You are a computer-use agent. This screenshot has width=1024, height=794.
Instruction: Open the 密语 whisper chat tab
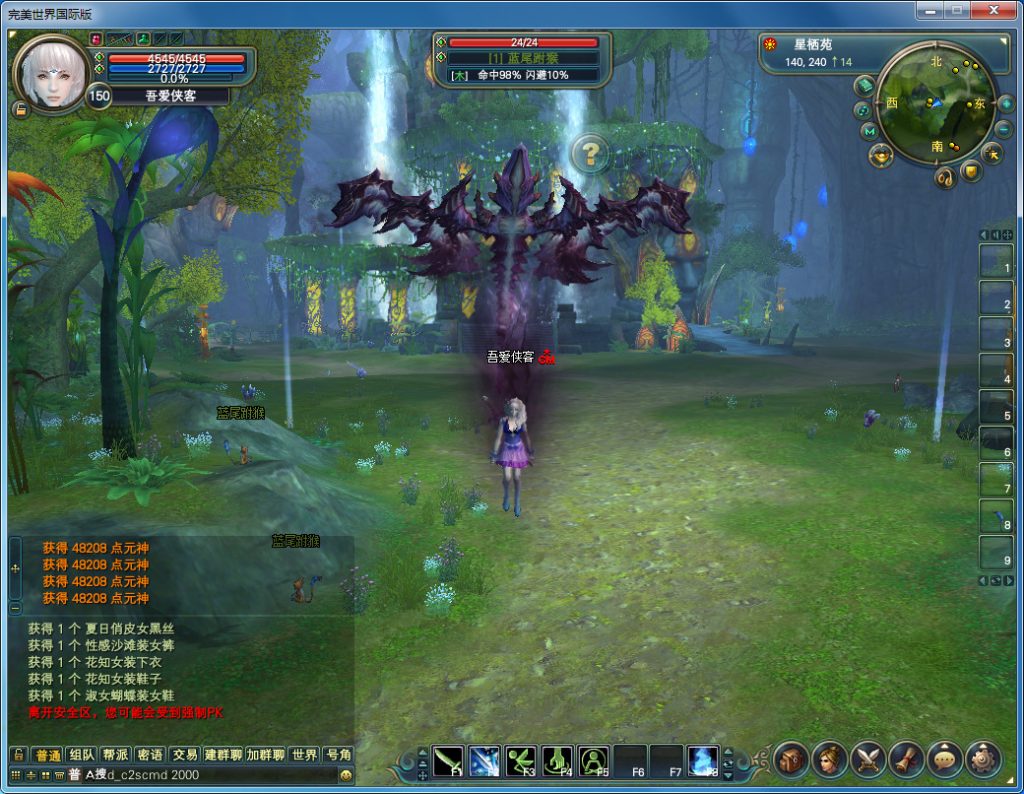point(150,755)
